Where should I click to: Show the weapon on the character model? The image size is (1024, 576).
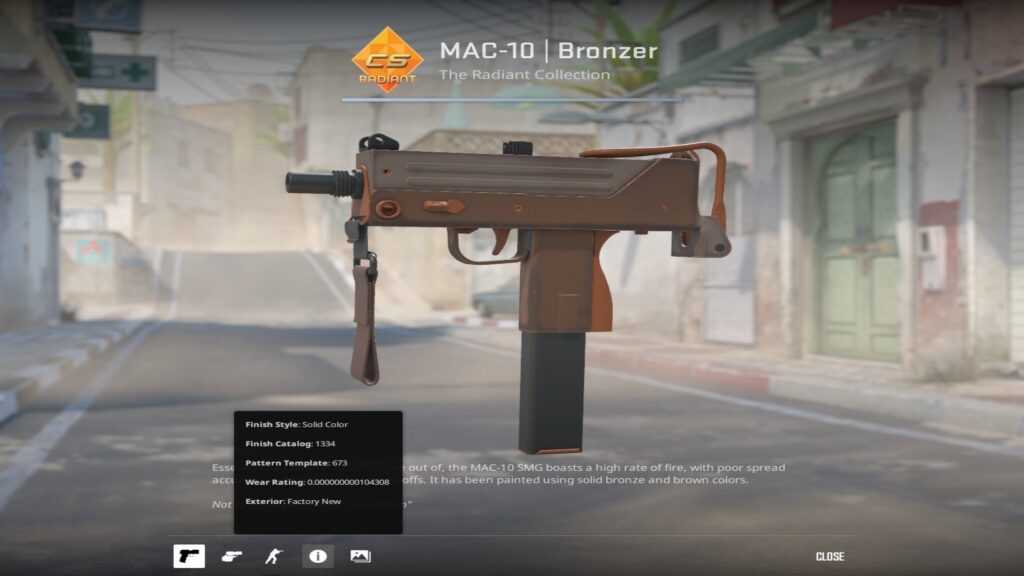pyautogui.click(x=274, y=556)
